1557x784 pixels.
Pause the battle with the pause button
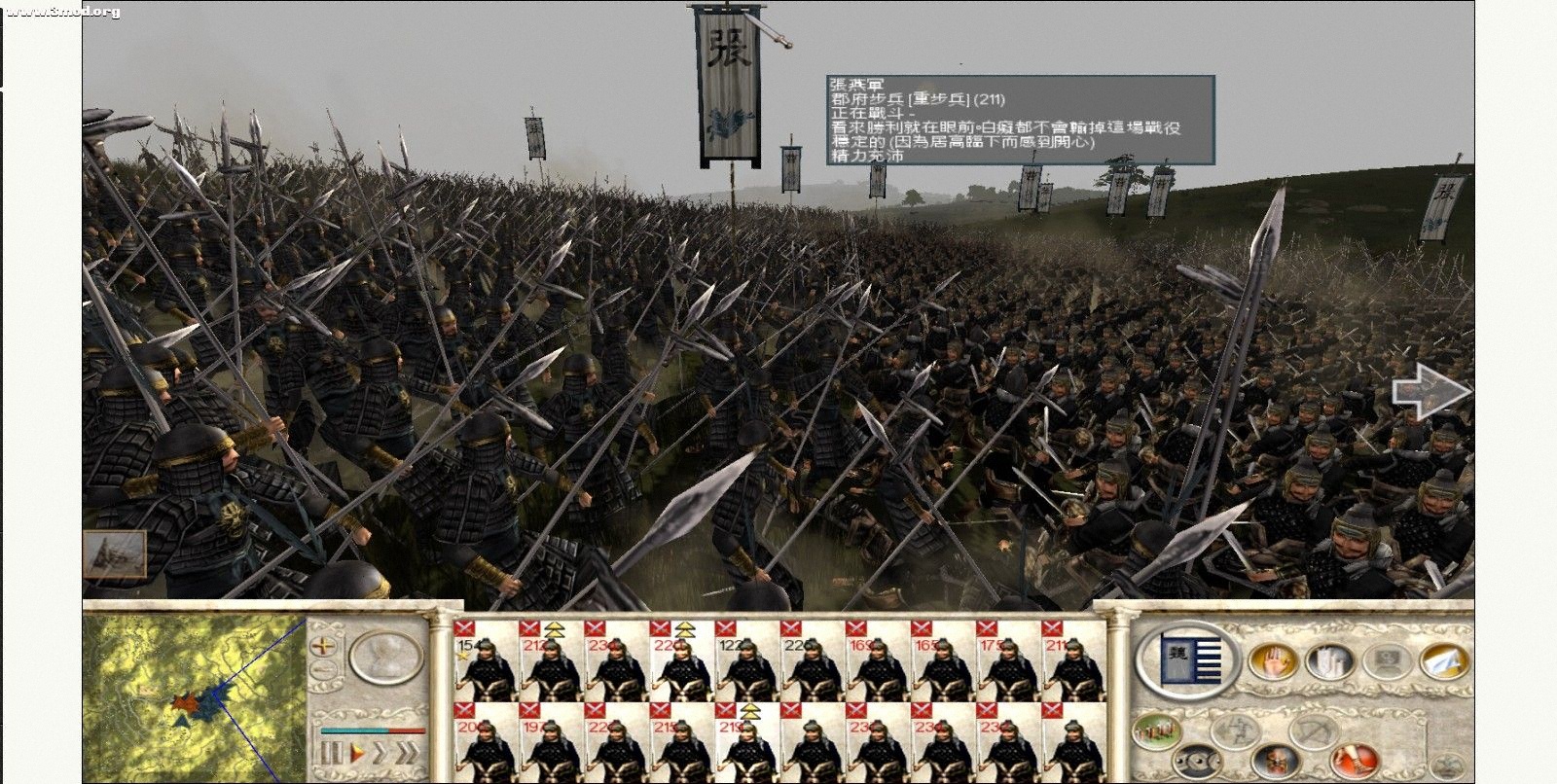334,751
